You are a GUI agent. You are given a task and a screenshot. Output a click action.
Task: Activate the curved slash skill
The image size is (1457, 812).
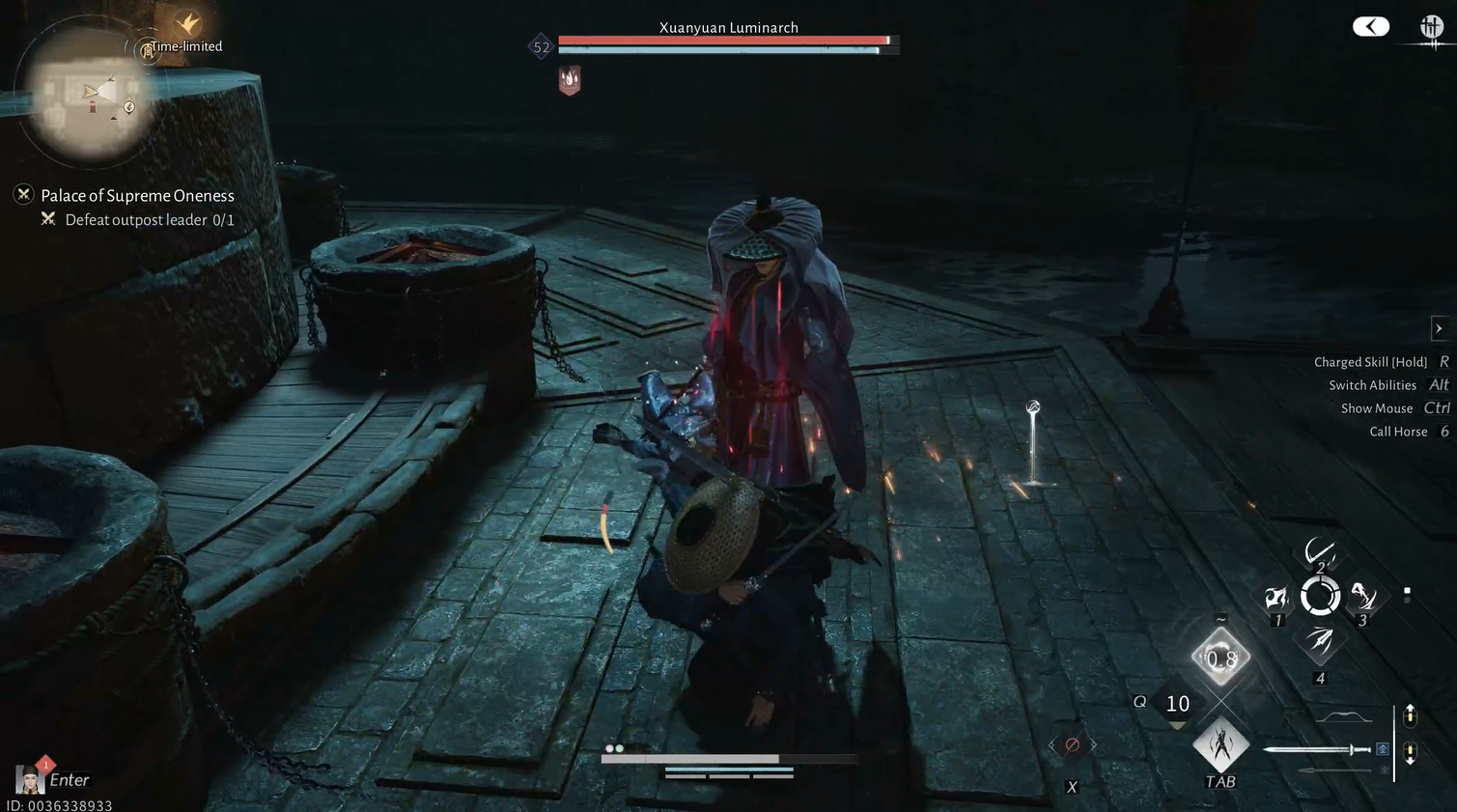pyautogui.click(x=1319, y=553)
